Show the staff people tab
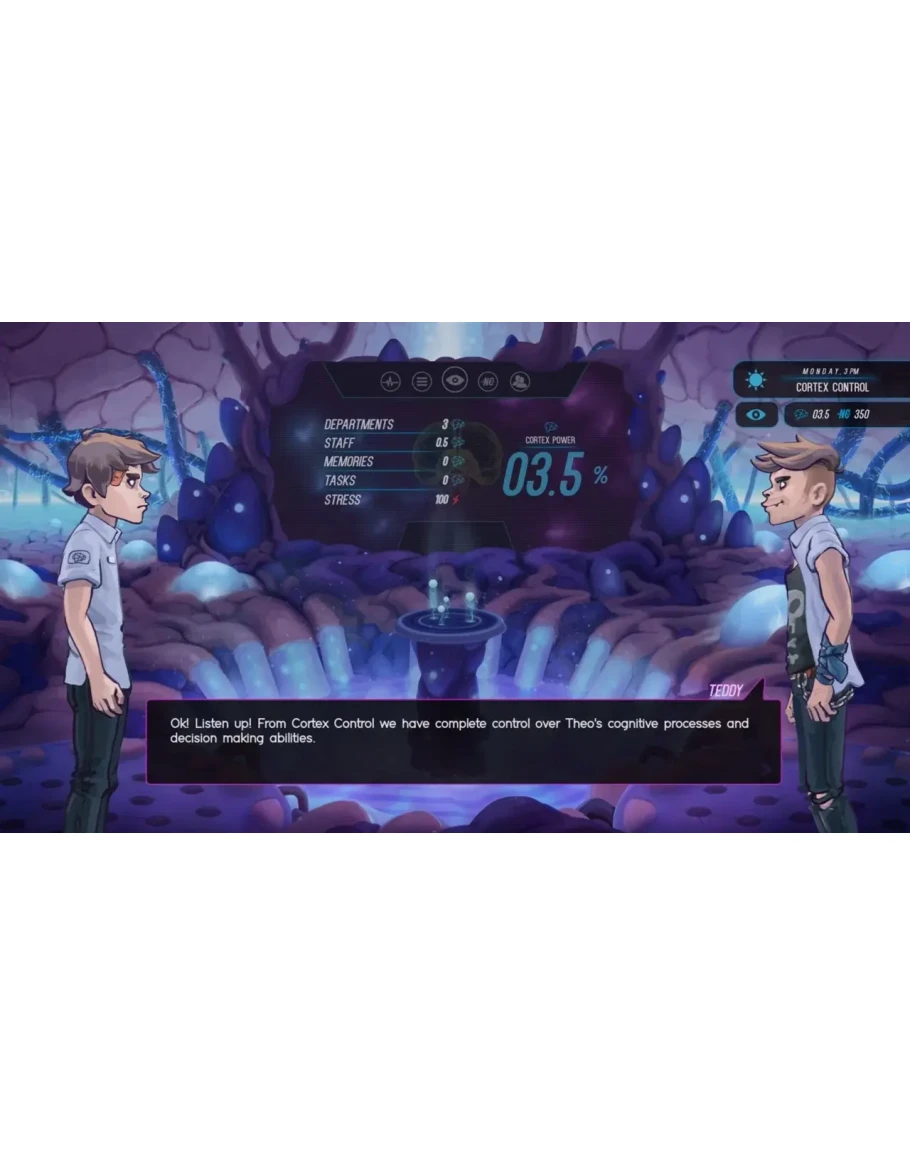 click(x=520, y=381)
